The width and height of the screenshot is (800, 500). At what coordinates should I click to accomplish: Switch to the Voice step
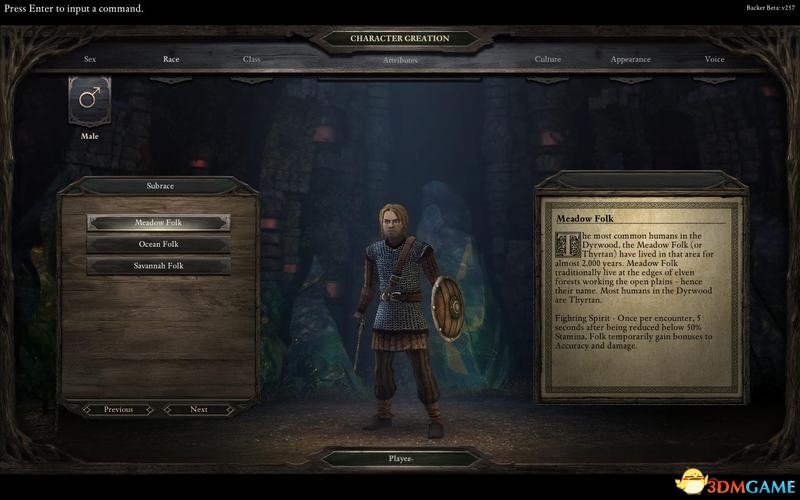click(x=714, y=59)
